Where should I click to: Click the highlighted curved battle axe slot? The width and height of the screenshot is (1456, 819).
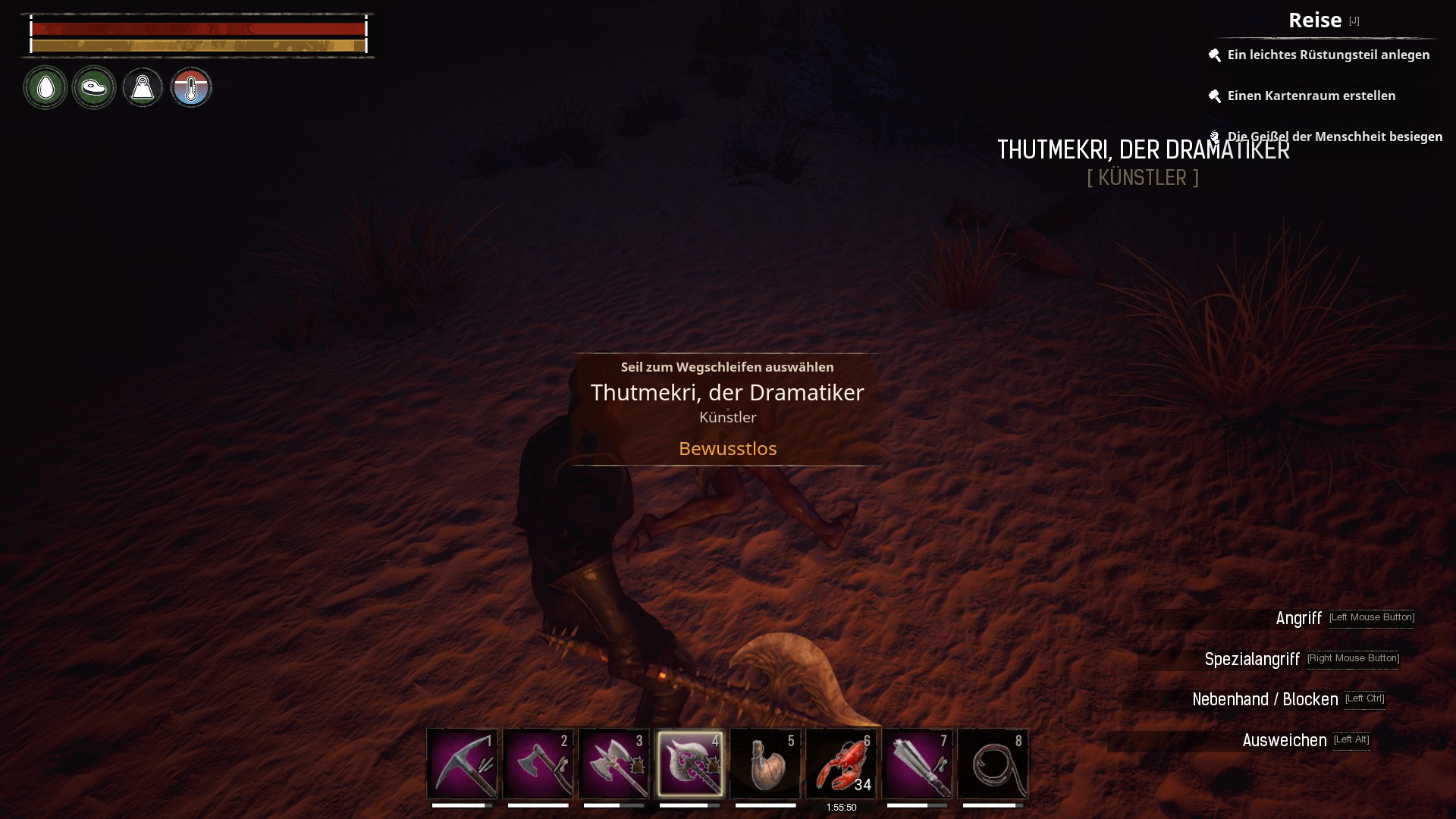(x=689, y=764)
